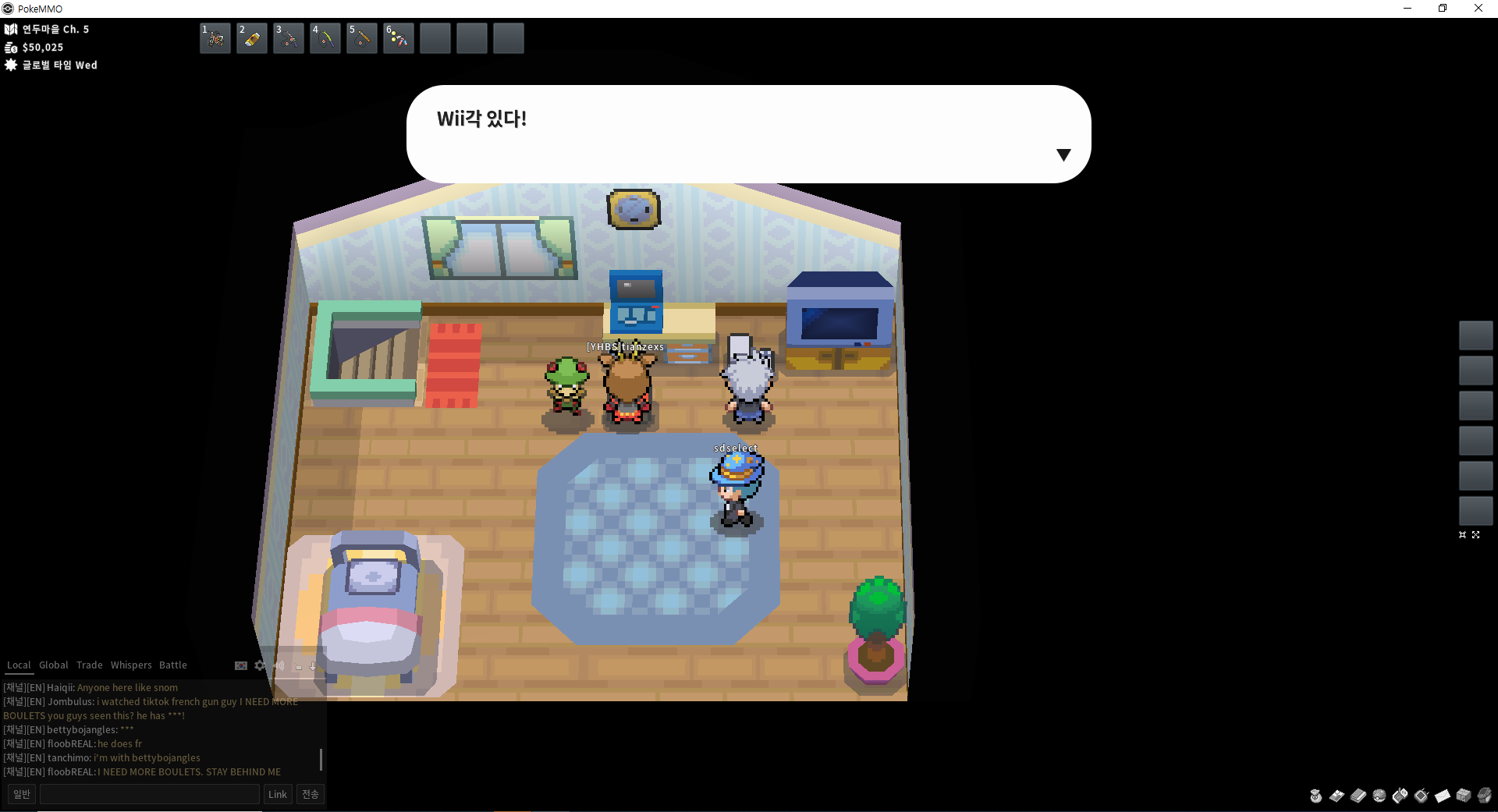Switch to the Global chat tab
Screen dimensions: 1498x812
click(54, 665)
